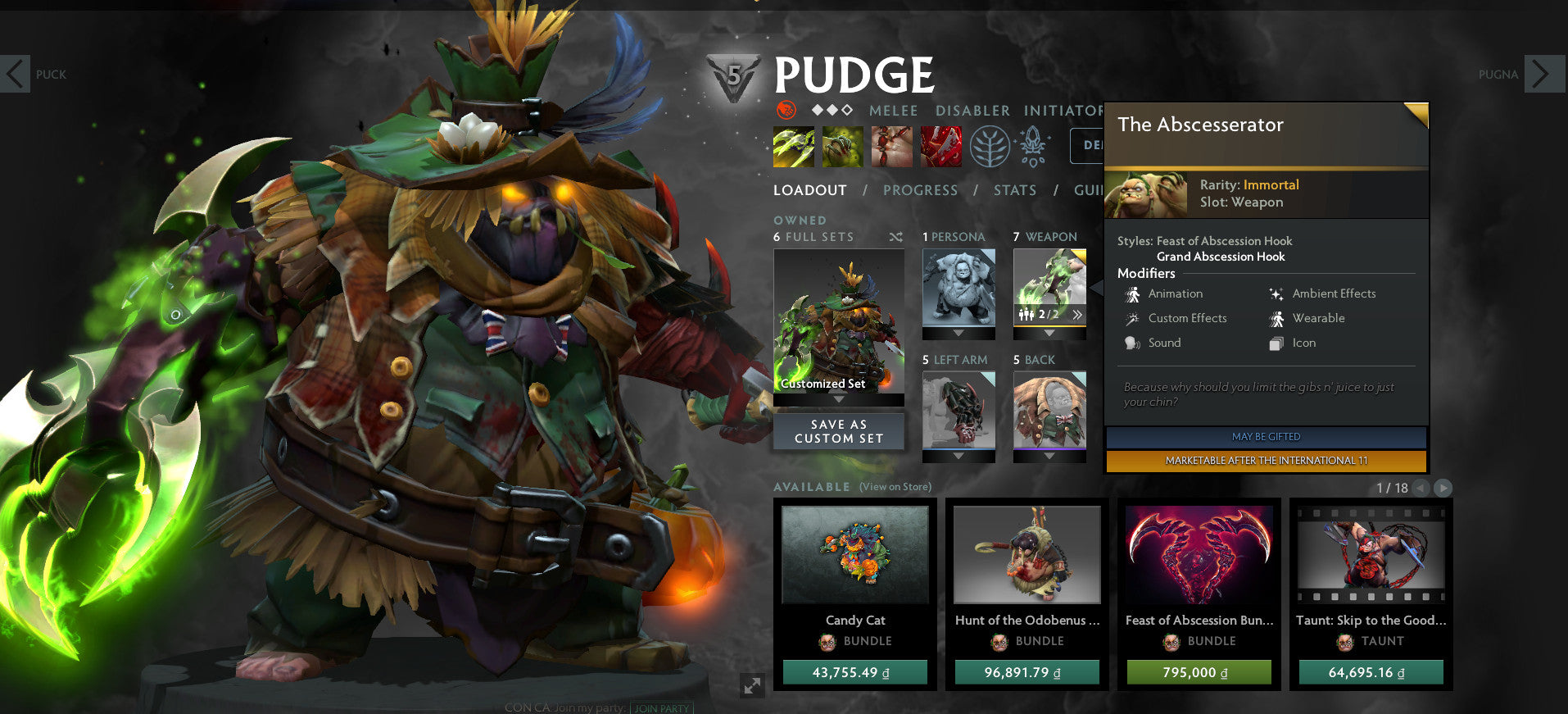Open the STATS tab
This screenshot has height=714, width=1568.
(1015, 190)
